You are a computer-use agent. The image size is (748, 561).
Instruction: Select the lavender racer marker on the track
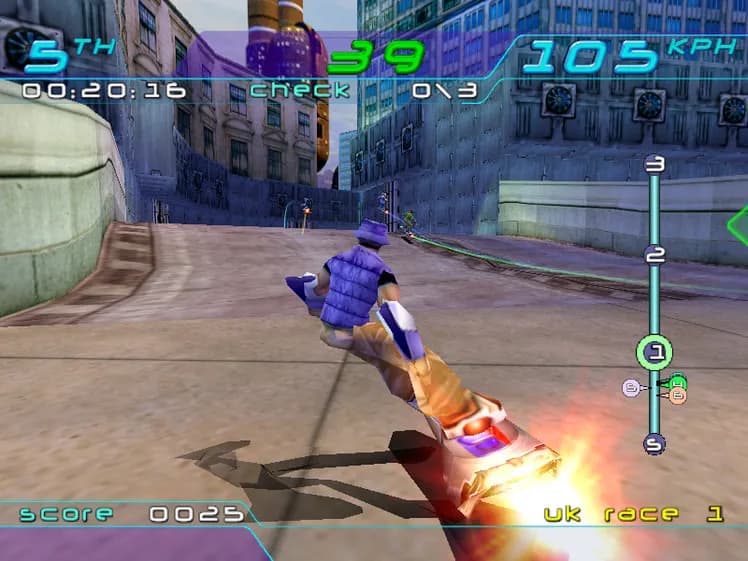tap(630, 387)
